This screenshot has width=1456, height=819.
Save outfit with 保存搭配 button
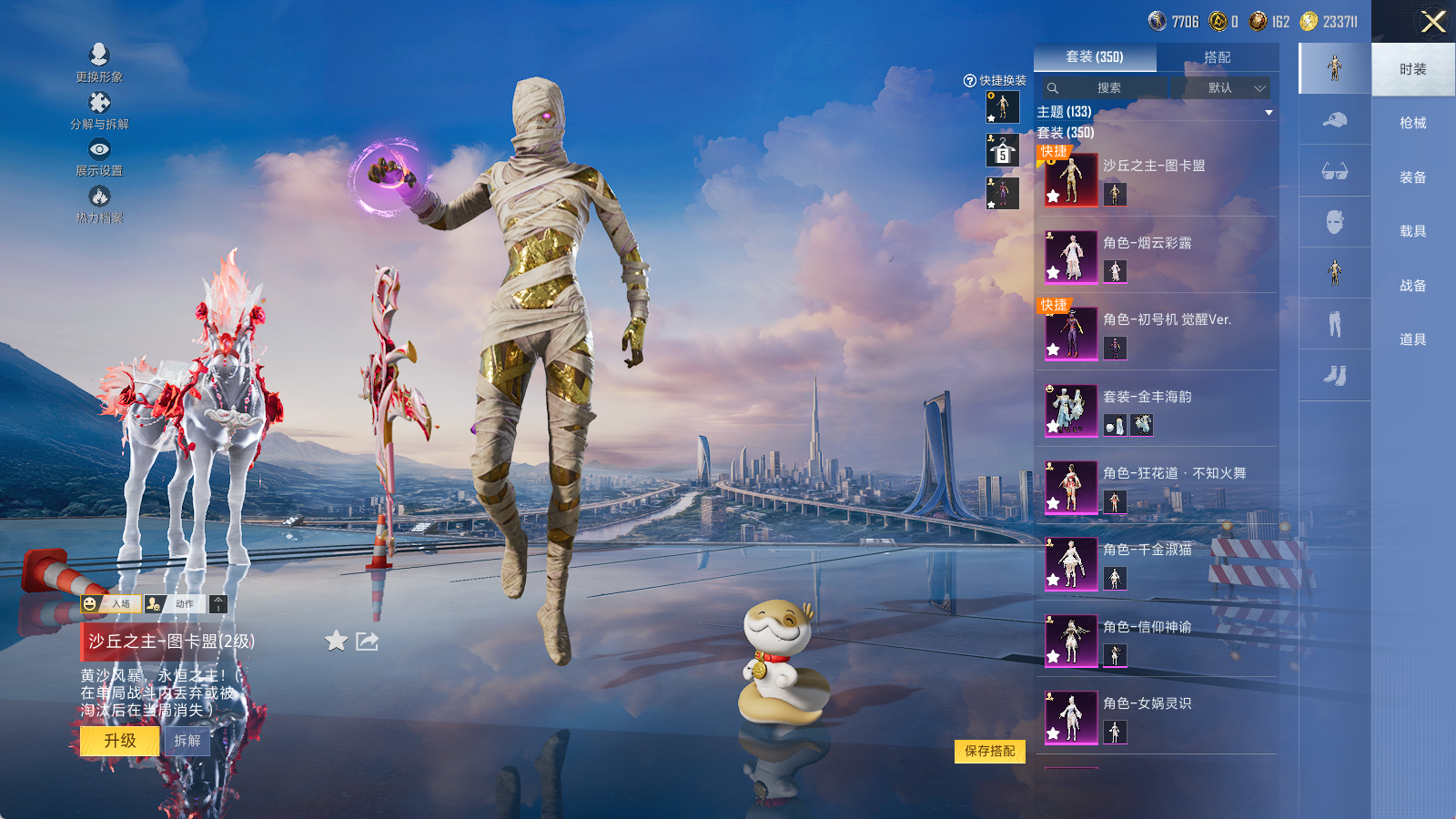pyautogui.click(x=989, y=751)
